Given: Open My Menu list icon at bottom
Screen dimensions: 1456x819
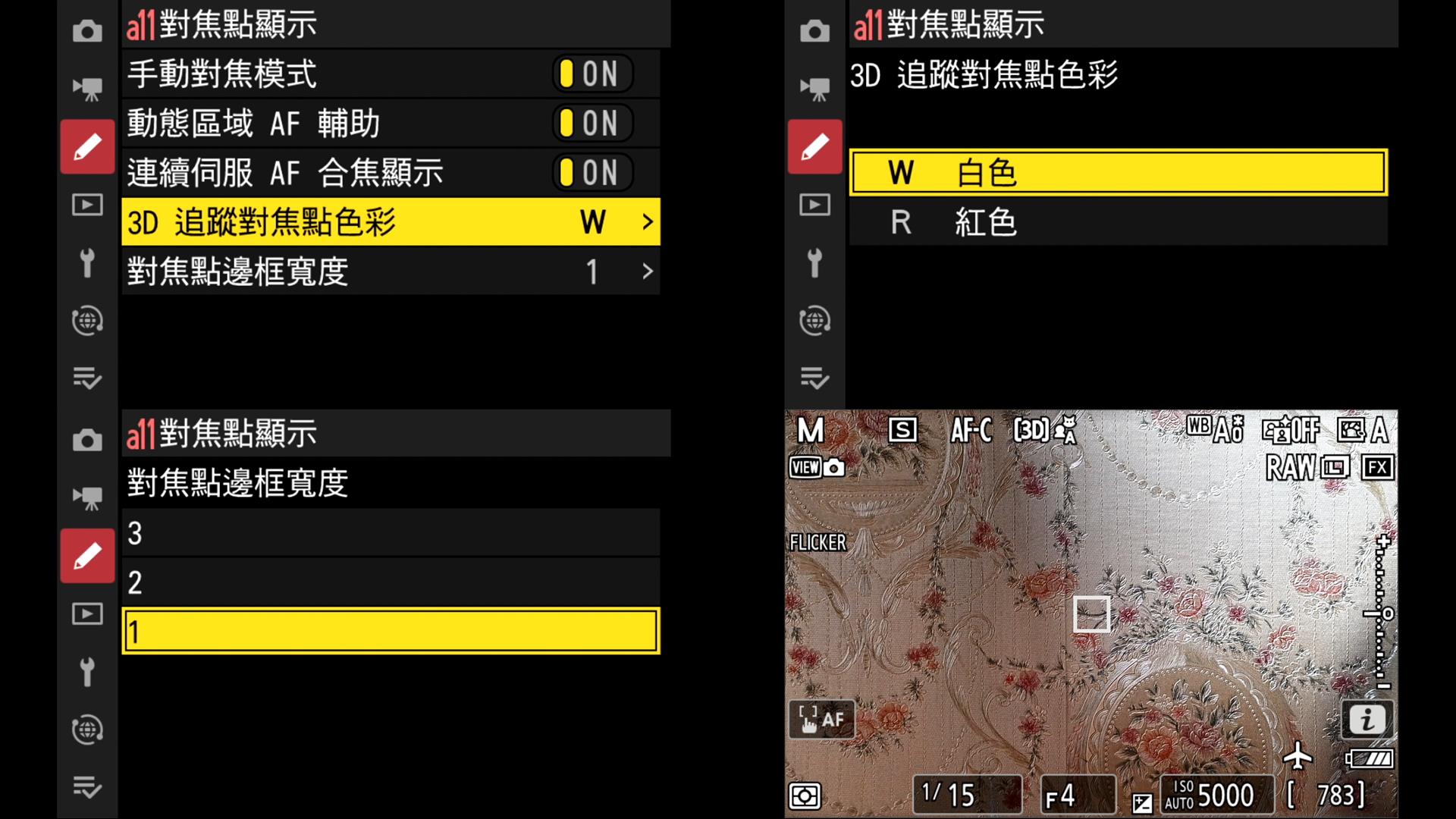Looking at the screenshot, I should [x=87, y=379].
